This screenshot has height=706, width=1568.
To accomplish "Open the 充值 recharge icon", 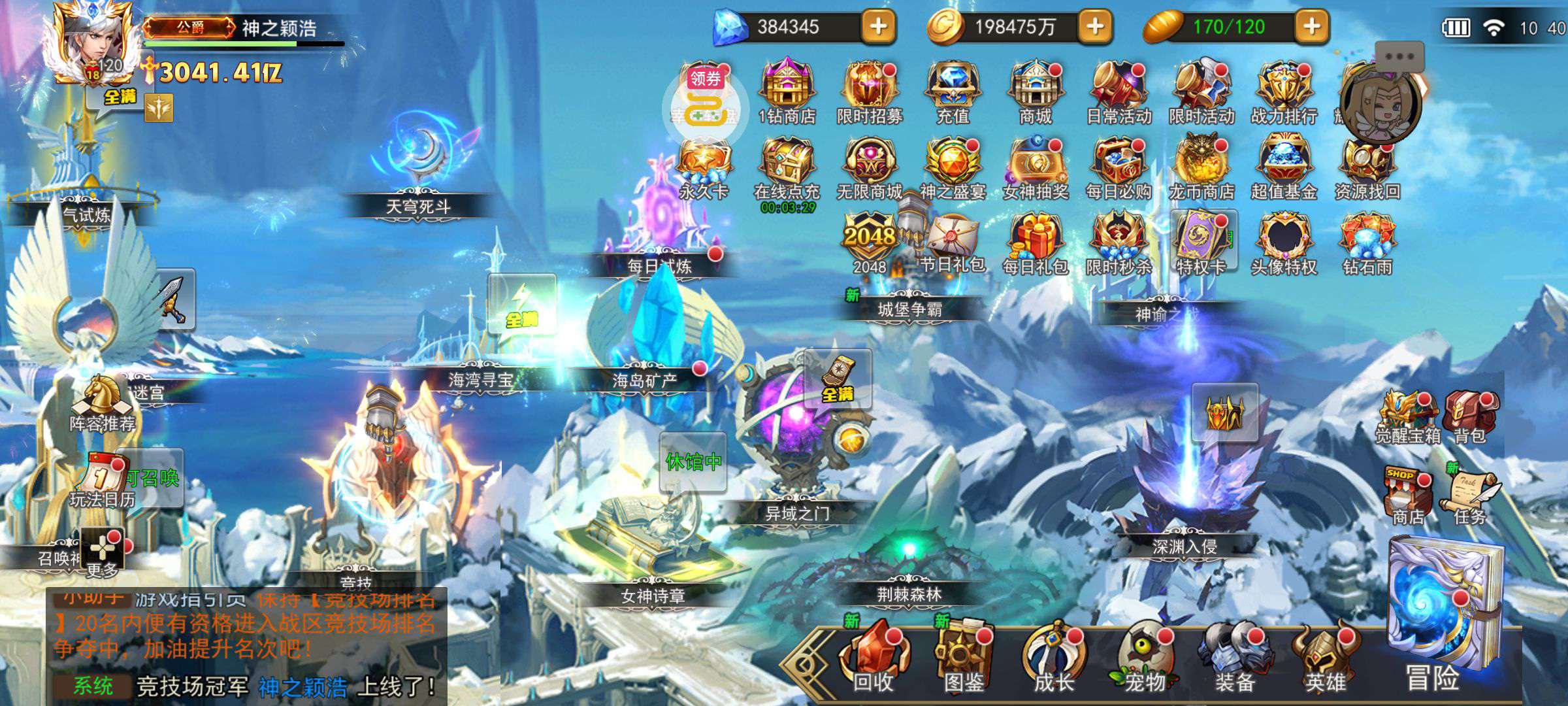I will coord(953,93).
